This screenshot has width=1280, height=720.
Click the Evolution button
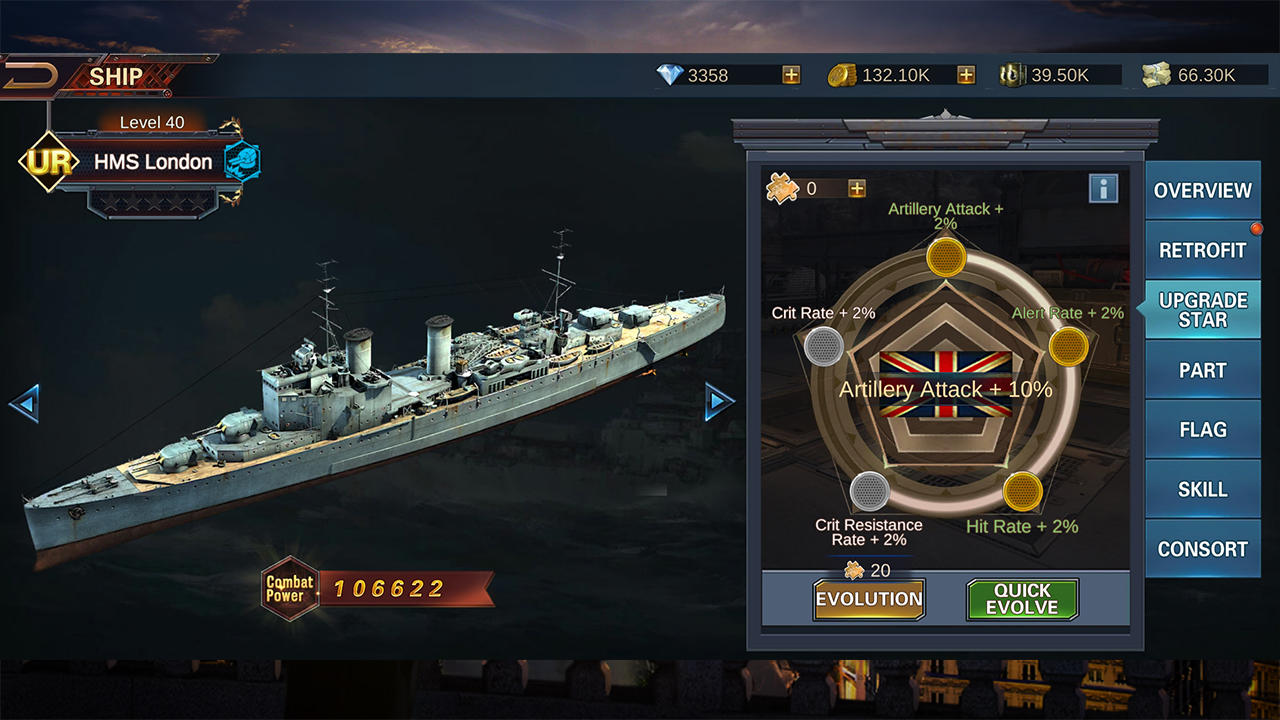(x=869, y=599)
